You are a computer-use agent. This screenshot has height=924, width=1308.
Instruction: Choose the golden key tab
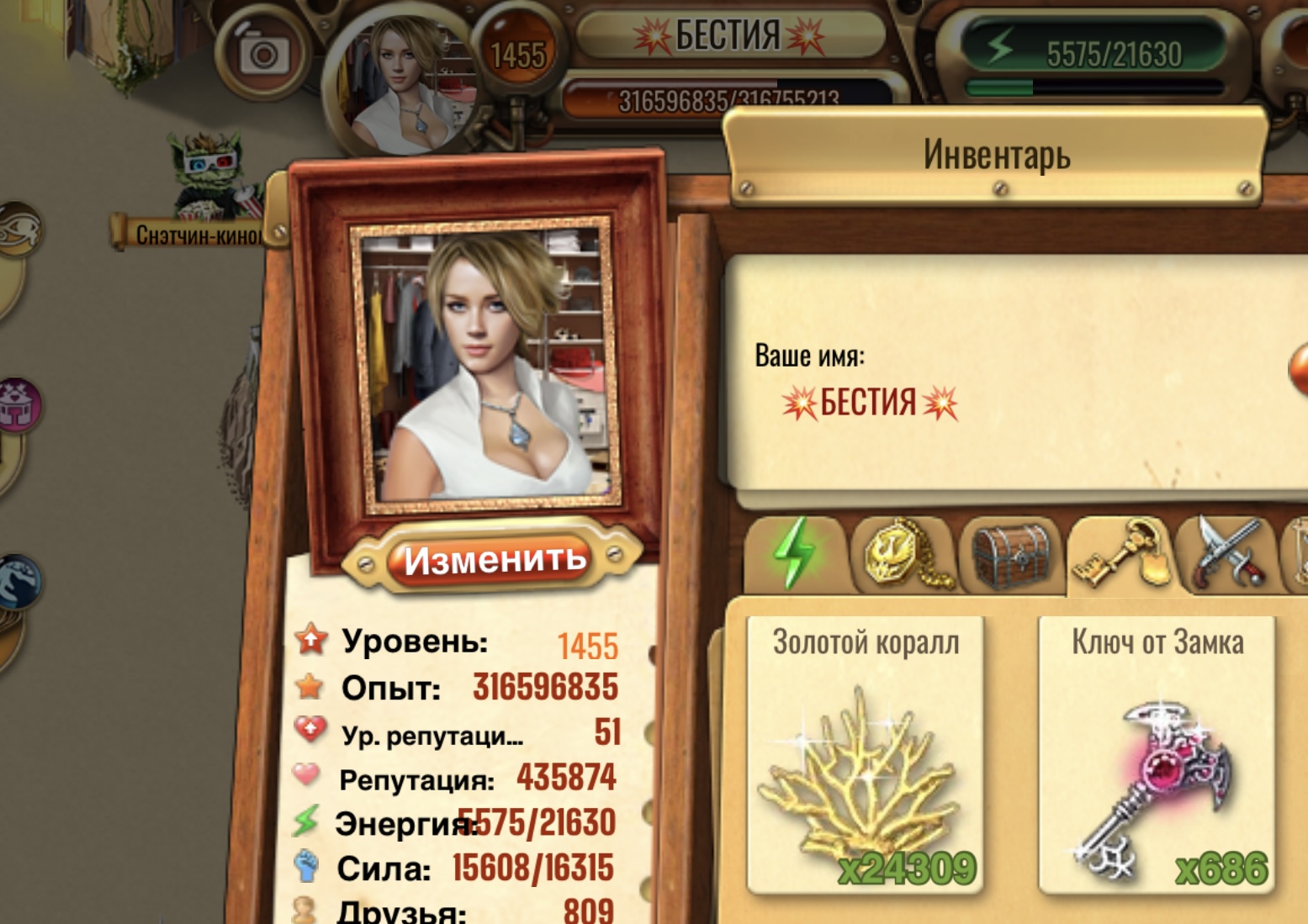[x=1119, y=554]
